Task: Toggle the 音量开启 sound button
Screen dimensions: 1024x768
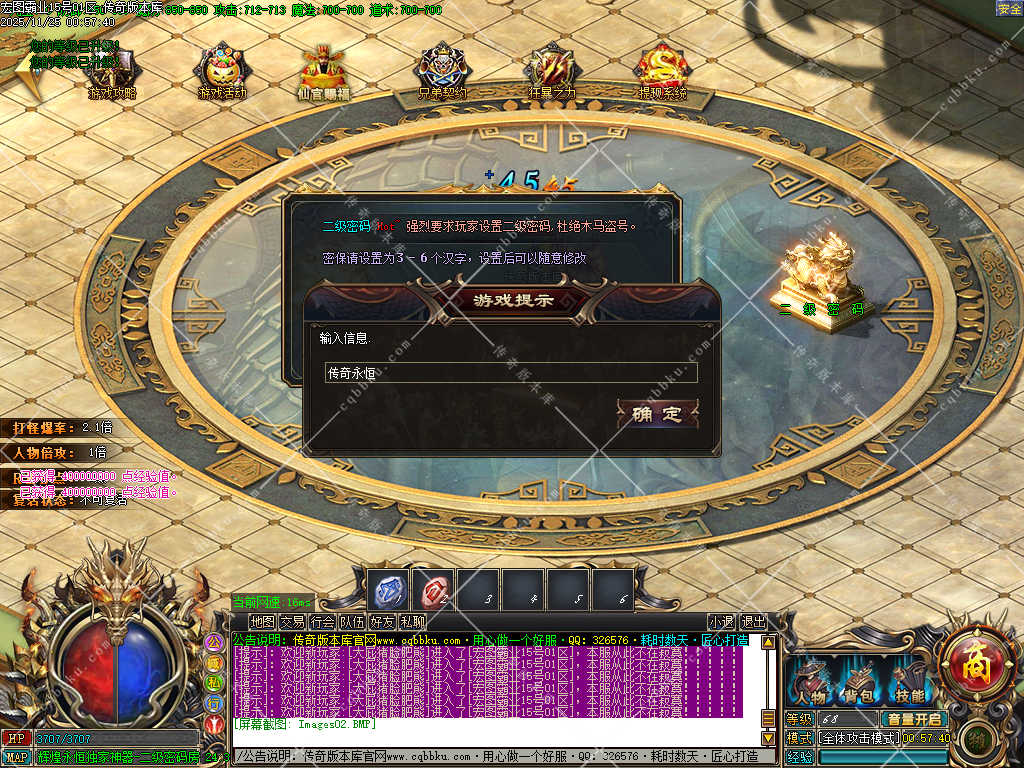Action: [x=912, y=719]
